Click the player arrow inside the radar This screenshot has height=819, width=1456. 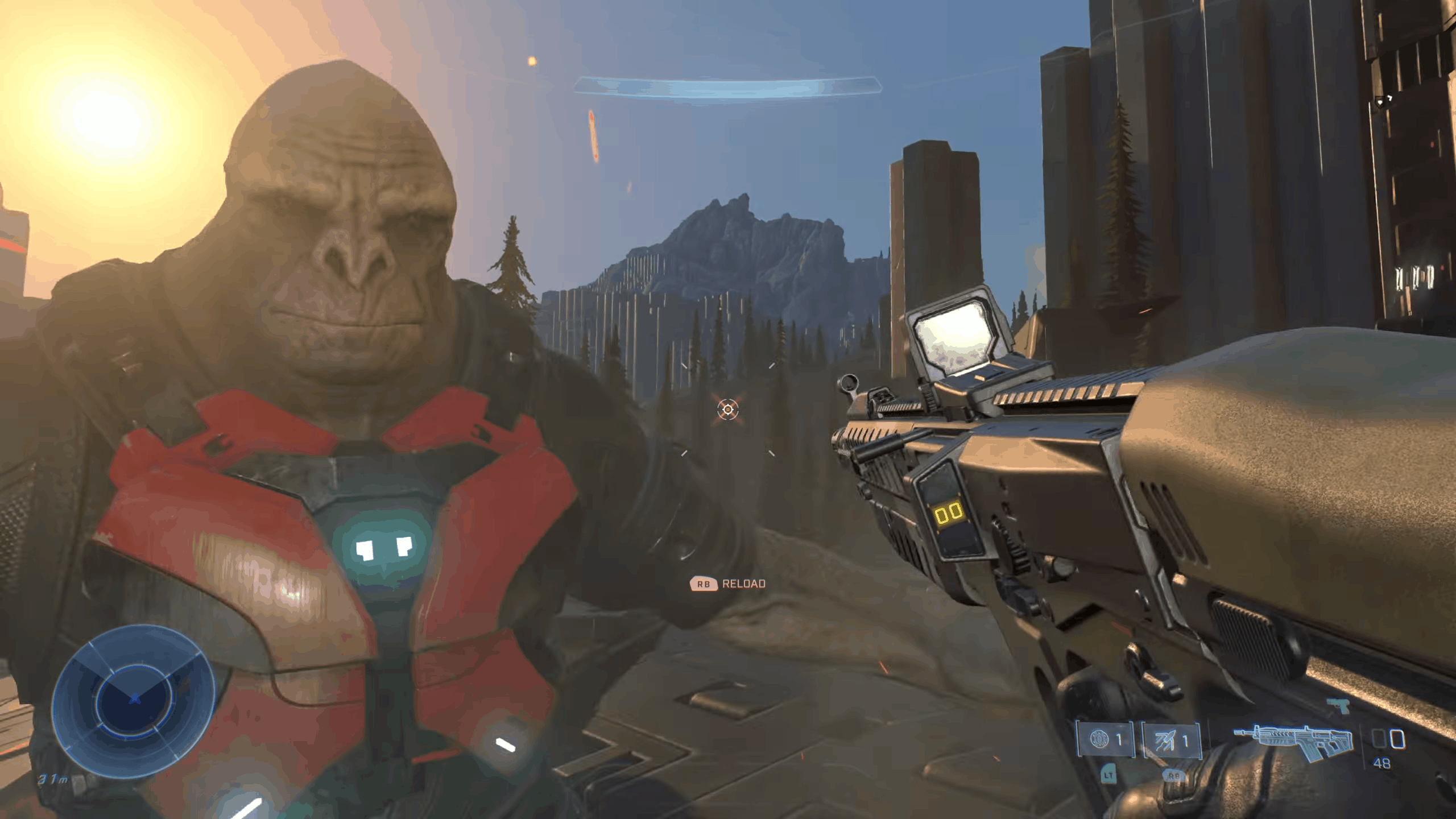(x=135, y=700)
